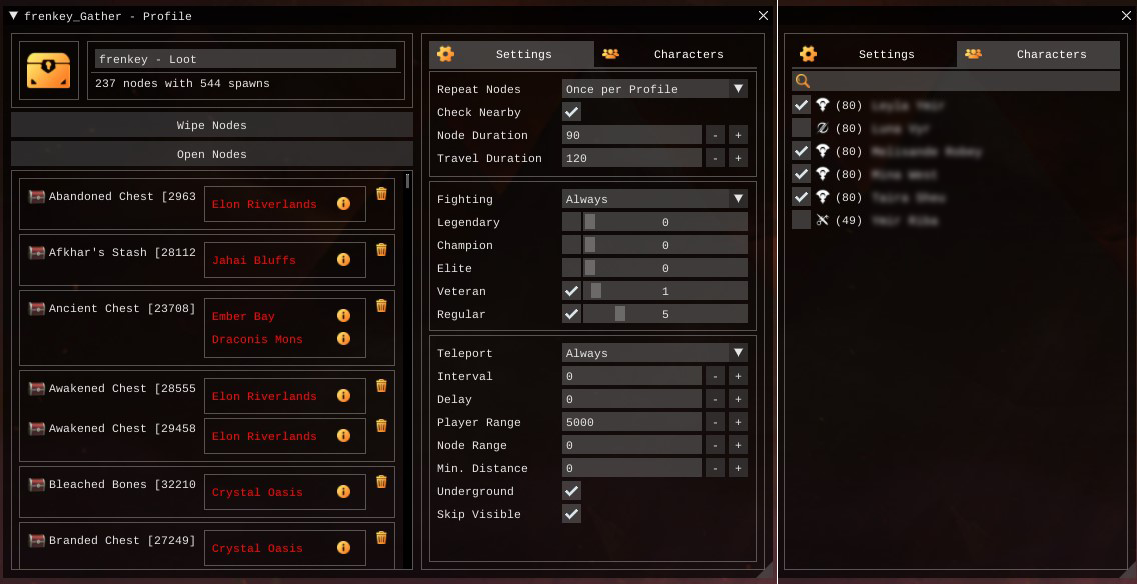Viewport: 1137px width, 584px height.
Task: Close the frenkey_Gather Profile window
Action: point(764,16)
